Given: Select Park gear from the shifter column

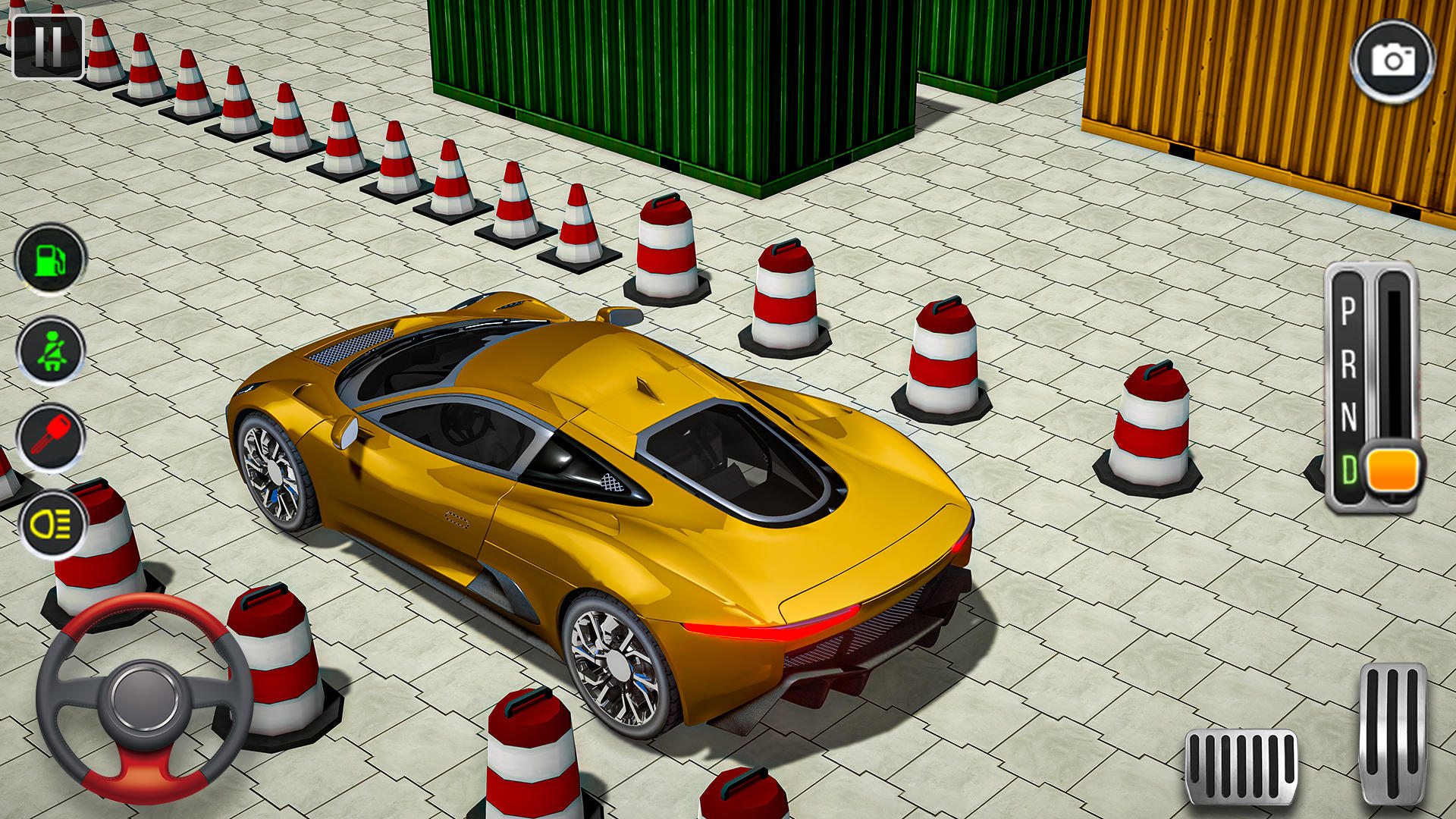Looking at the screenshot, I should click(1349, 311).
